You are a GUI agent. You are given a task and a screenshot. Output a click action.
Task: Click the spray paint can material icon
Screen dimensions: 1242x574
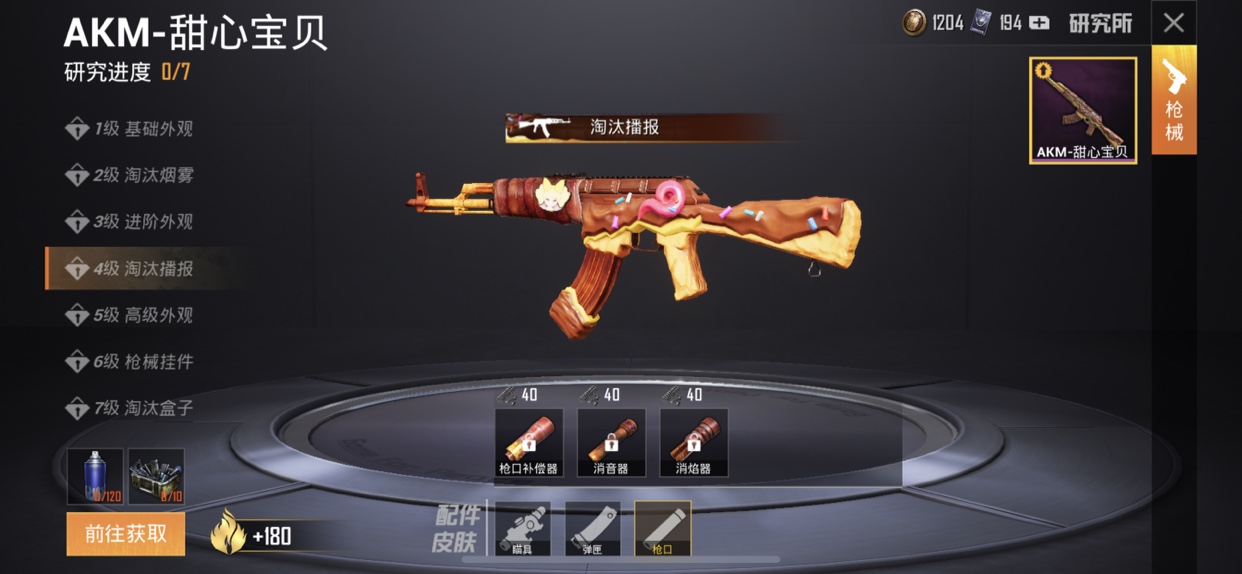coord(95,476)
